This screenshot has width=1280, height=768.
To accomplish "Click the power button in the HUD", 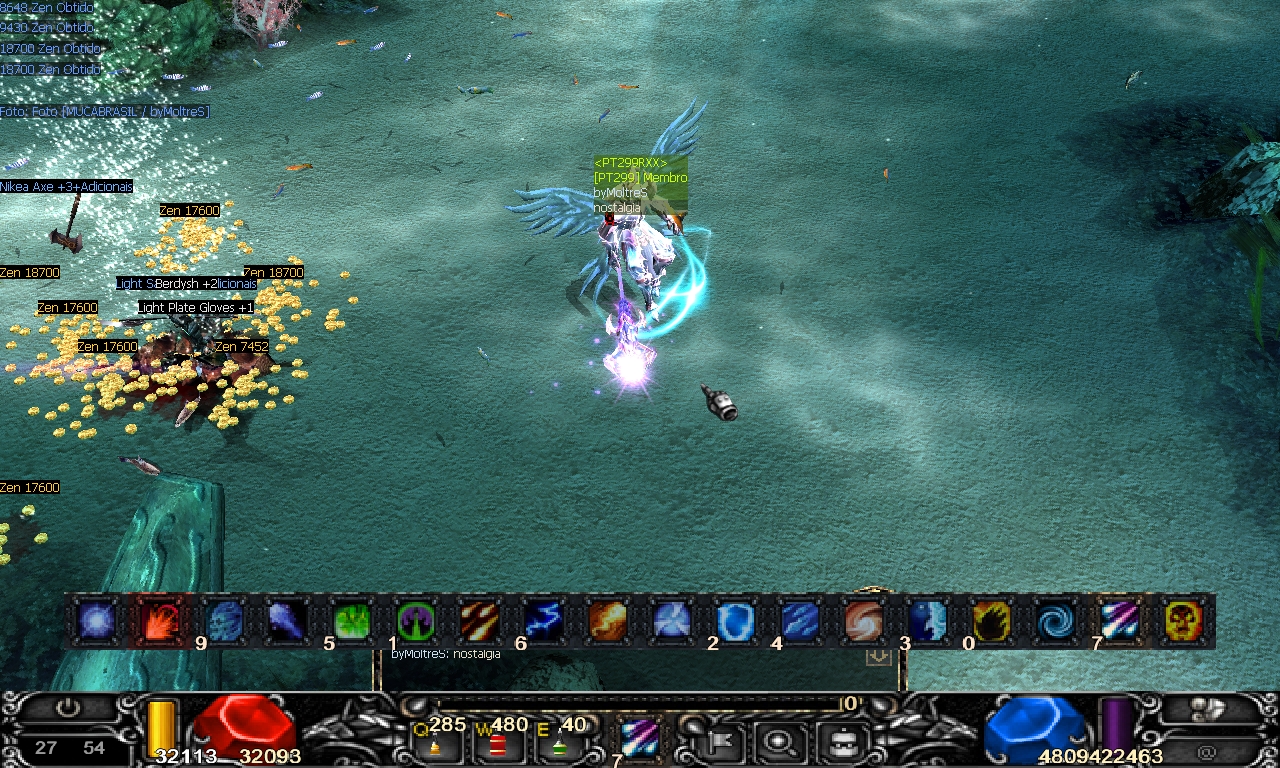I will (x=68, y=707).
